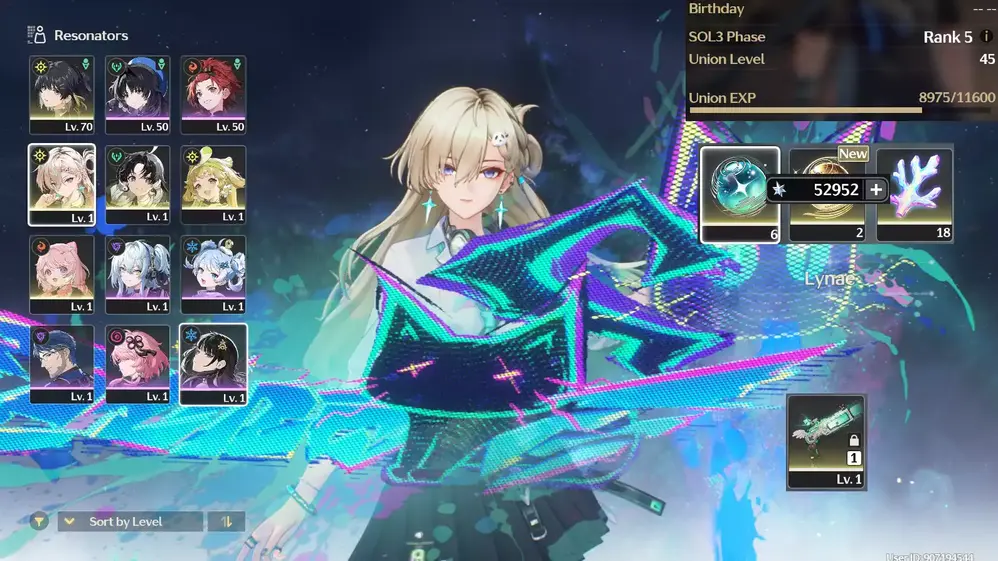Choose the pink-haired resonator with animal ears
Image resolution: width=998 pixels, height=561 pixels.
(x=62, y=275)
